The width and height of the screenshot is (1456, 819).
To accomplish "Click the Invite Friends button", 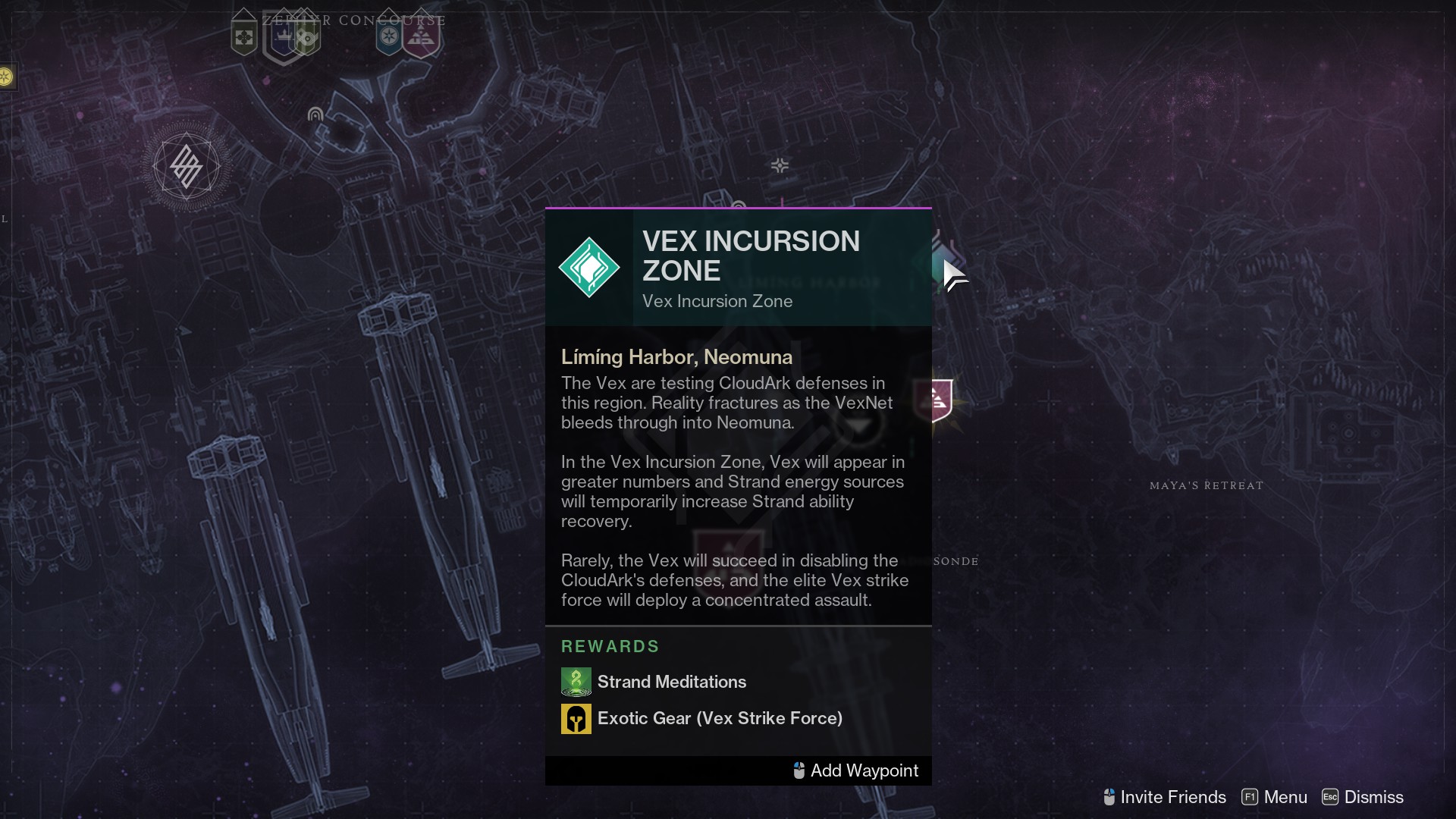I will pyautogui.click(x=1164, y=797).
